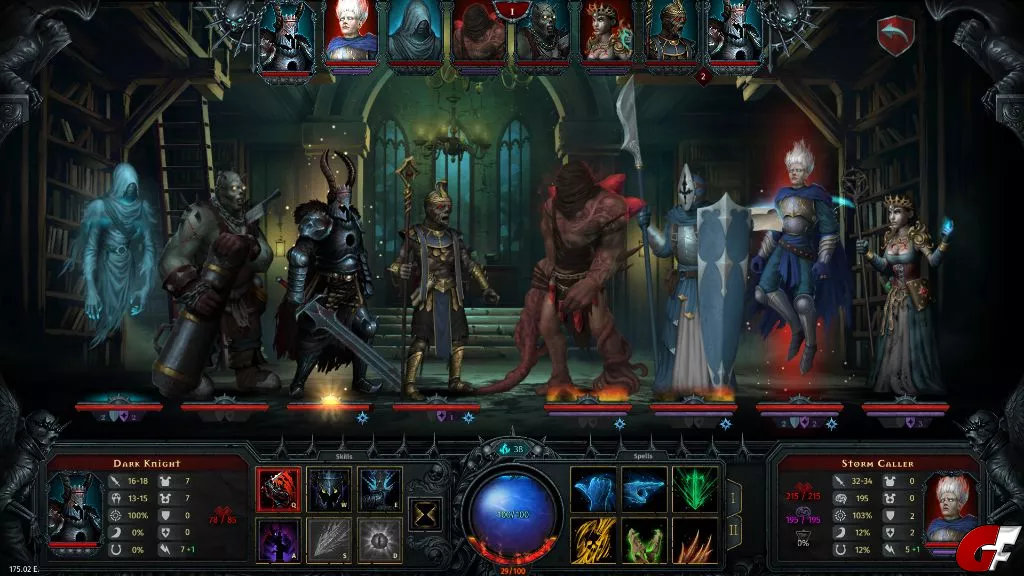The height and width of the screenshot is (576, 1024).
Task: Activate the red-framed skill on Q
Action: 279,489
